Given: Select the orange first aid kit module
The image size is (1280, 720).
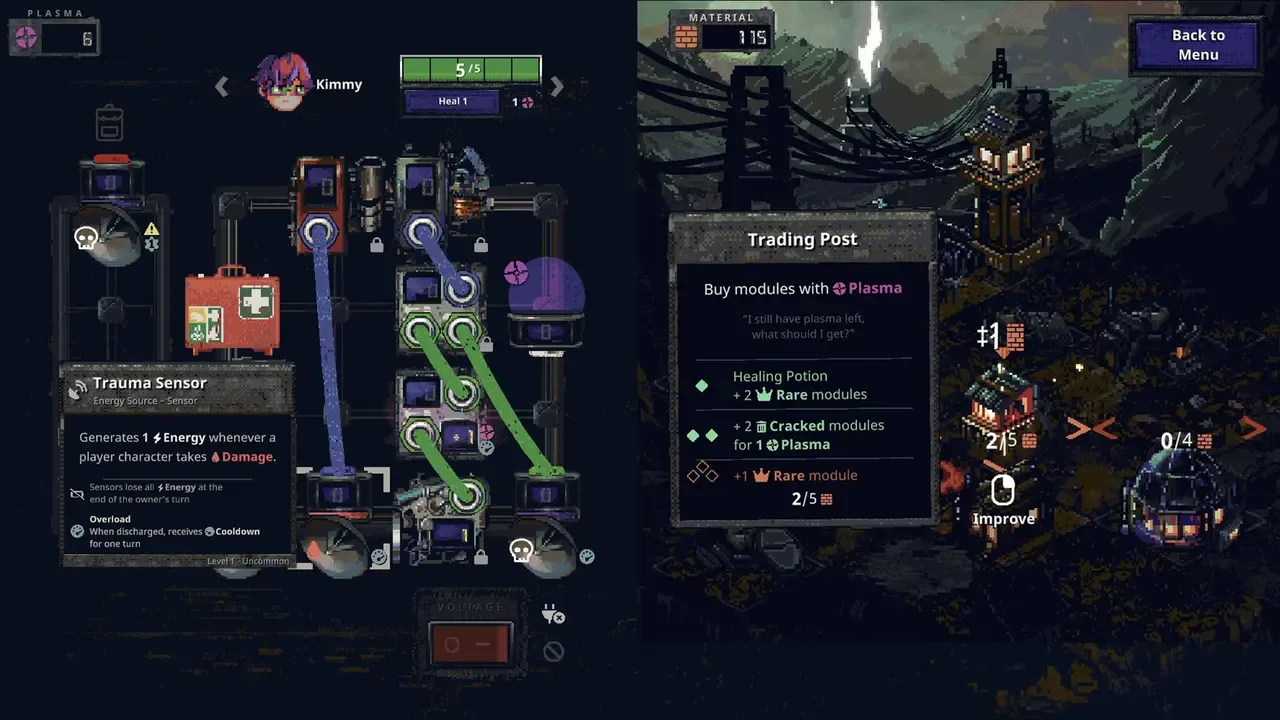Looking at the screenshot, I should [232, 310].
